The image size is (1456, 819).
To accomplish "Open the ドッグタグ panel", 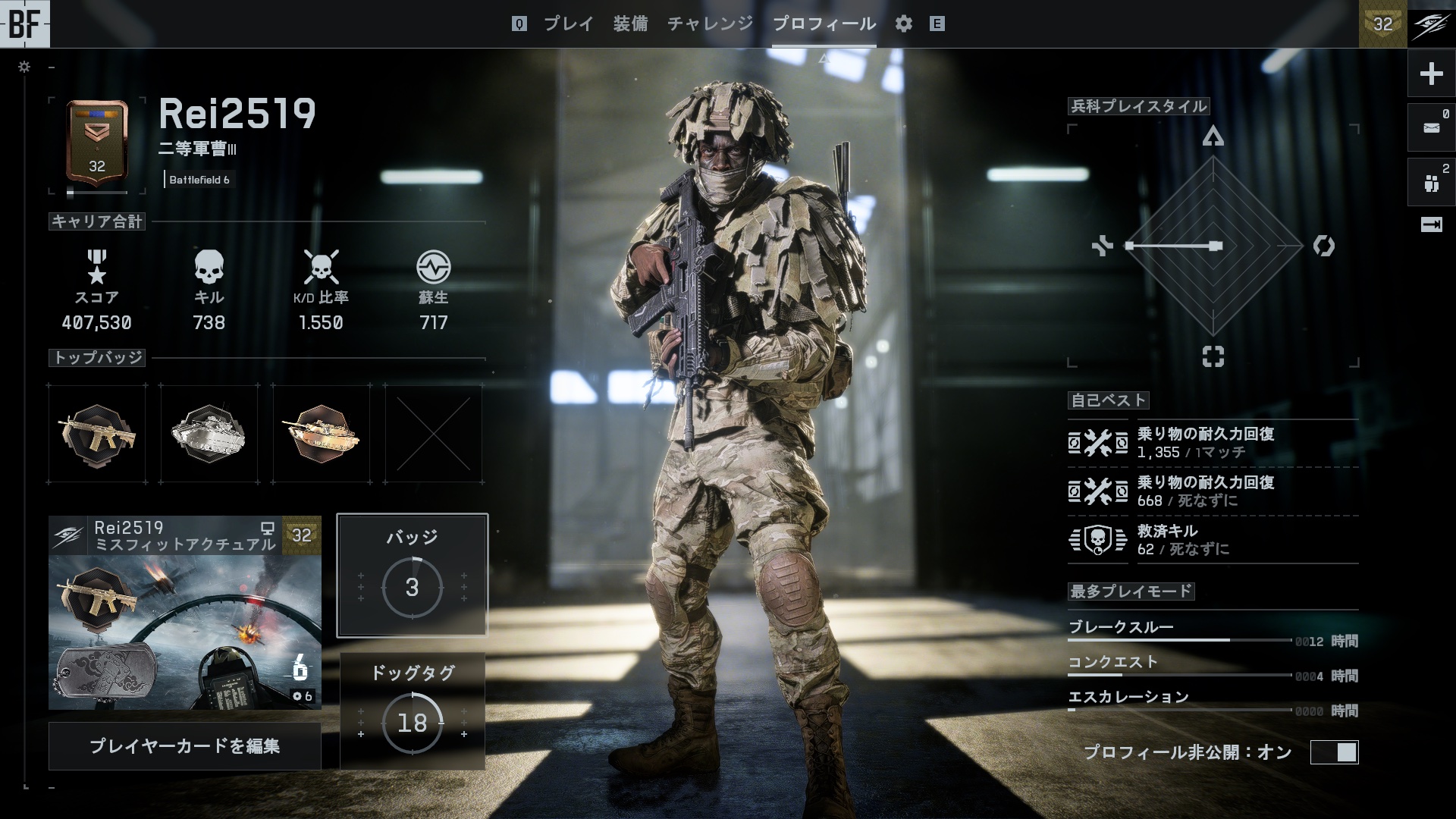I will [412, 711].
